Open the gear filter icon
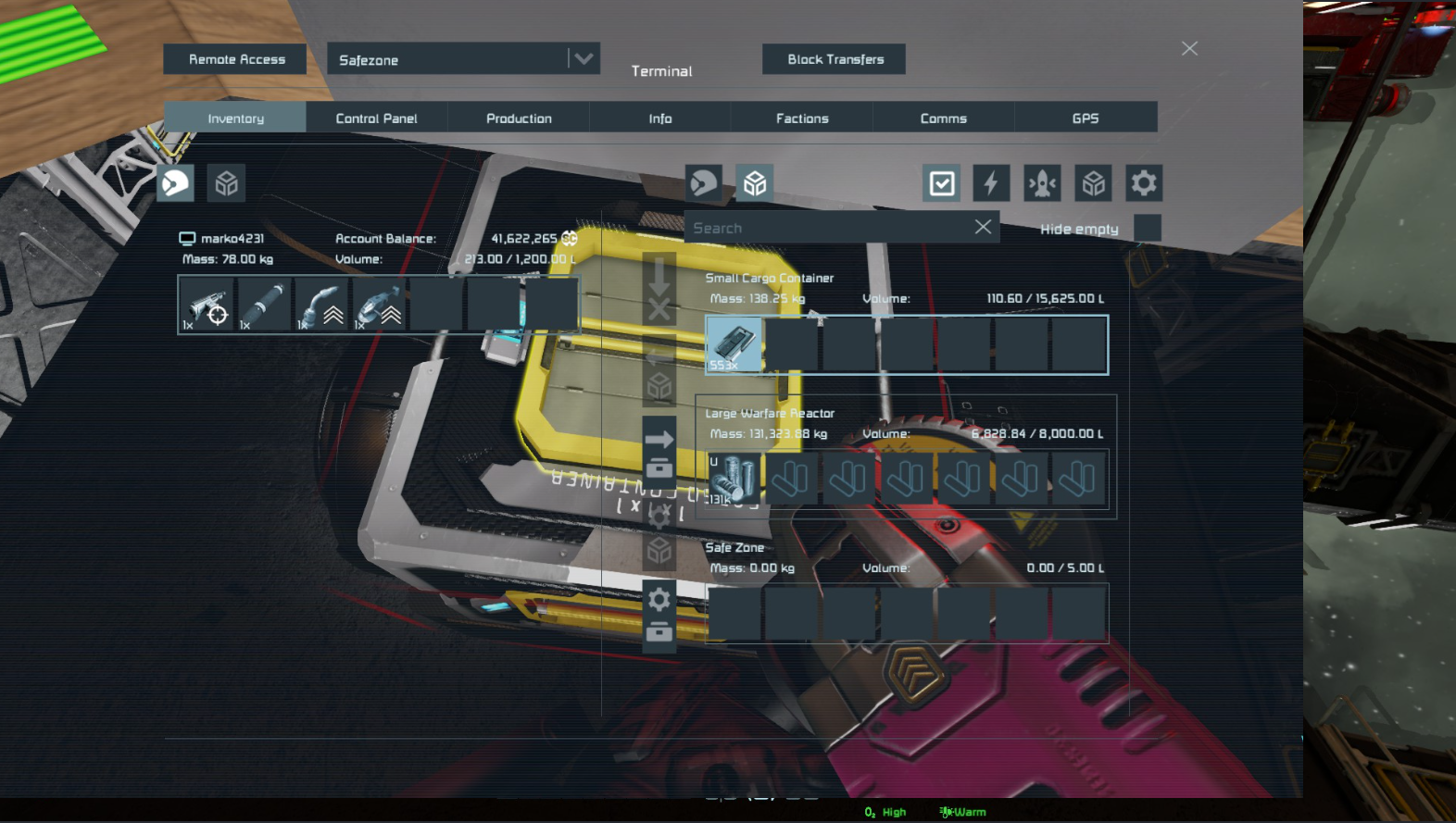 pyautogui.click(x=1144, y=183)
